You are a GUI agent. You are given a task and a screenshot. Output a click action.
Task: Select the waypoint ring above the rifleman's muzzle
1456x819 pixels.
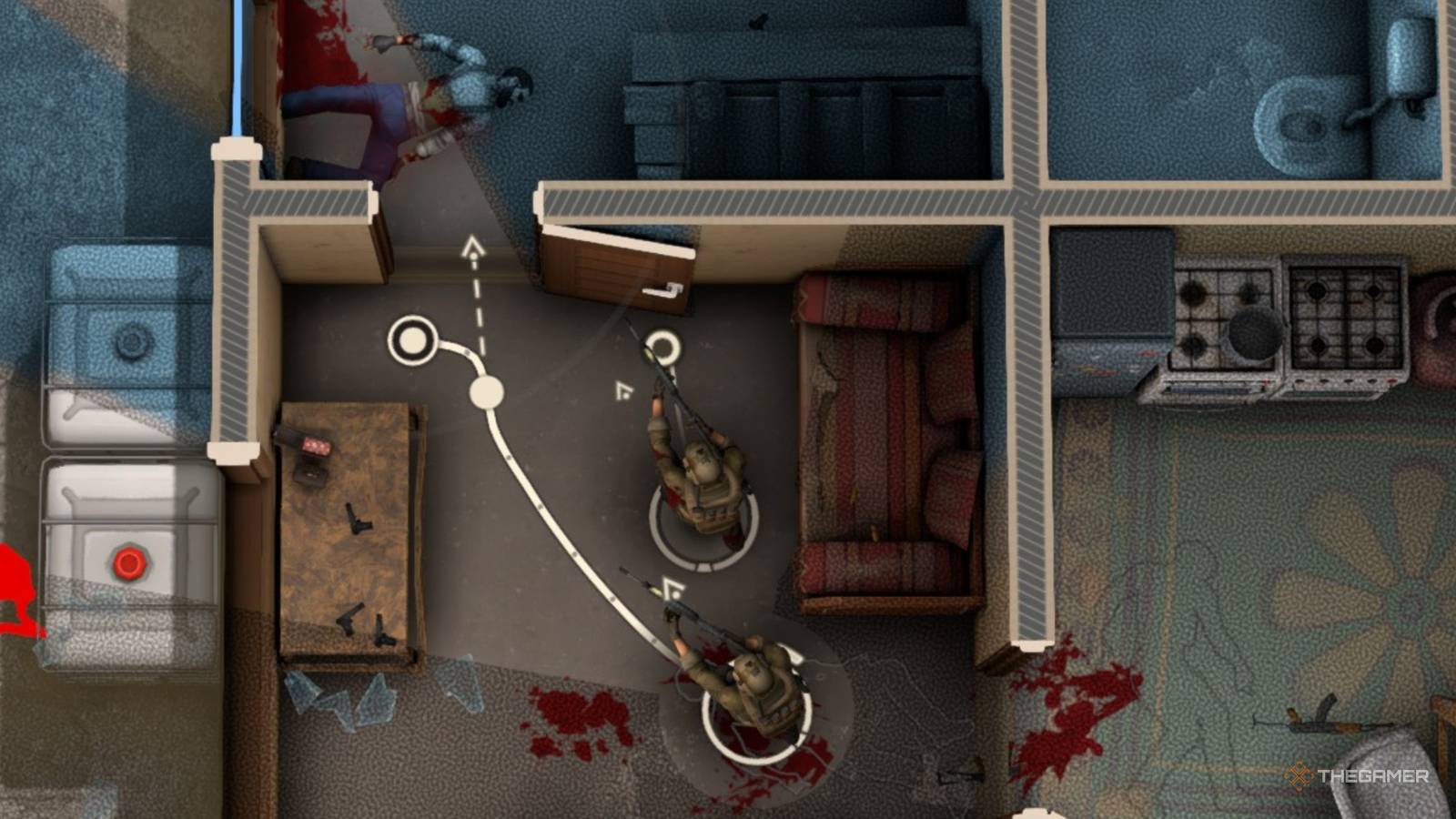click(667, 349)
